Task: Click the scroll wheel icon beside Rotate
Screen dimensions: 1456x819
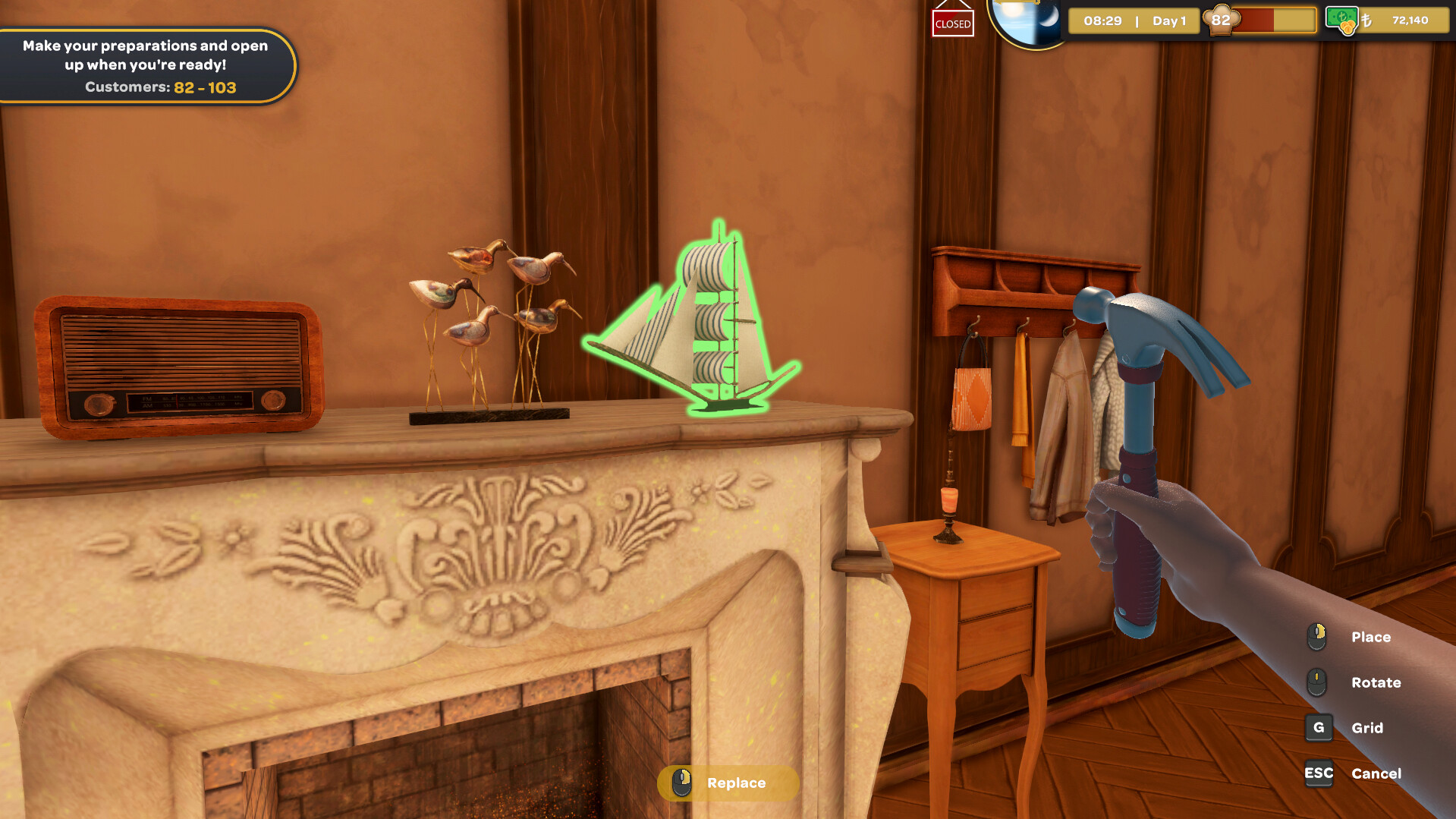Action: click(x=1318, y=682)
